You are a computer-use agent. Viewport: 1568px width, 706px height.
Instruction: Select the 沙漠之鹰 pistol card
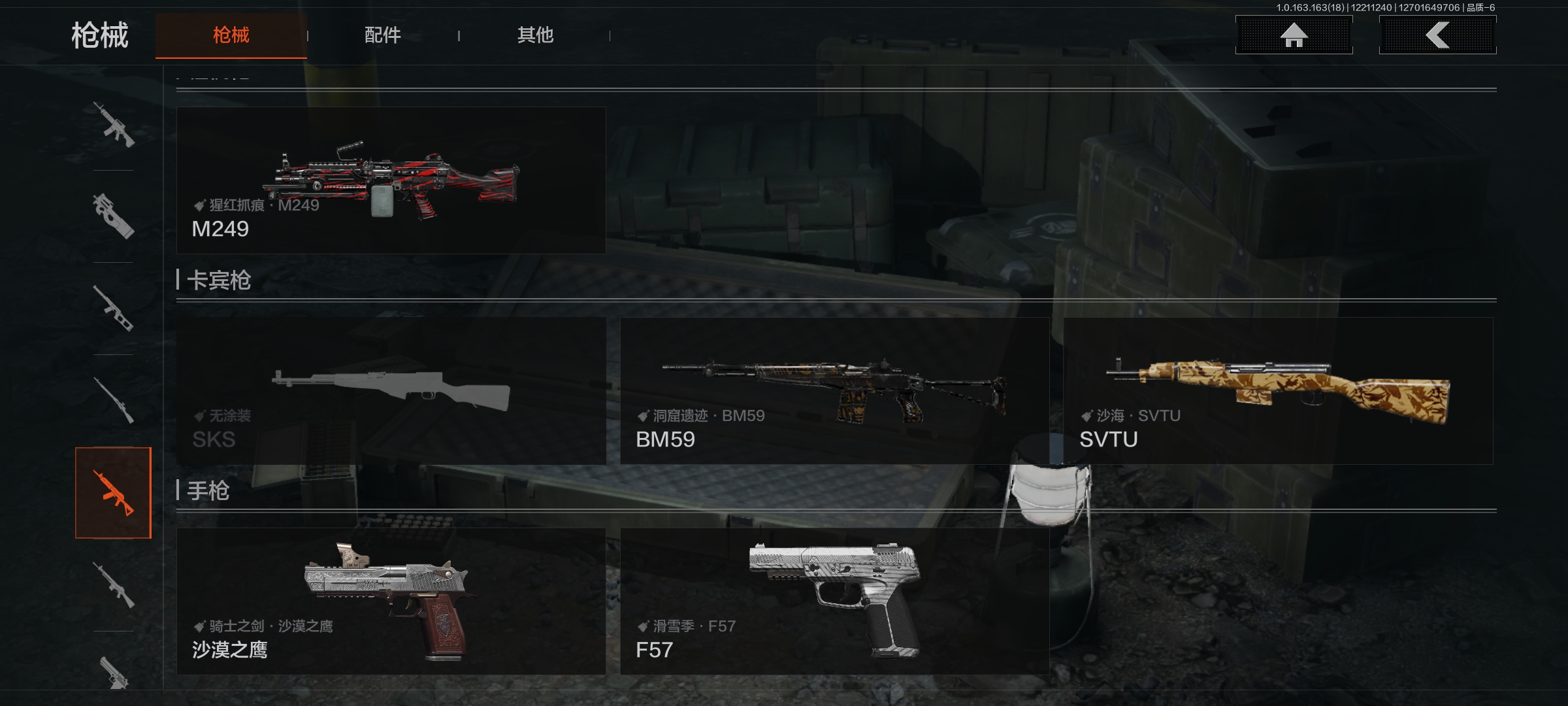391,601
